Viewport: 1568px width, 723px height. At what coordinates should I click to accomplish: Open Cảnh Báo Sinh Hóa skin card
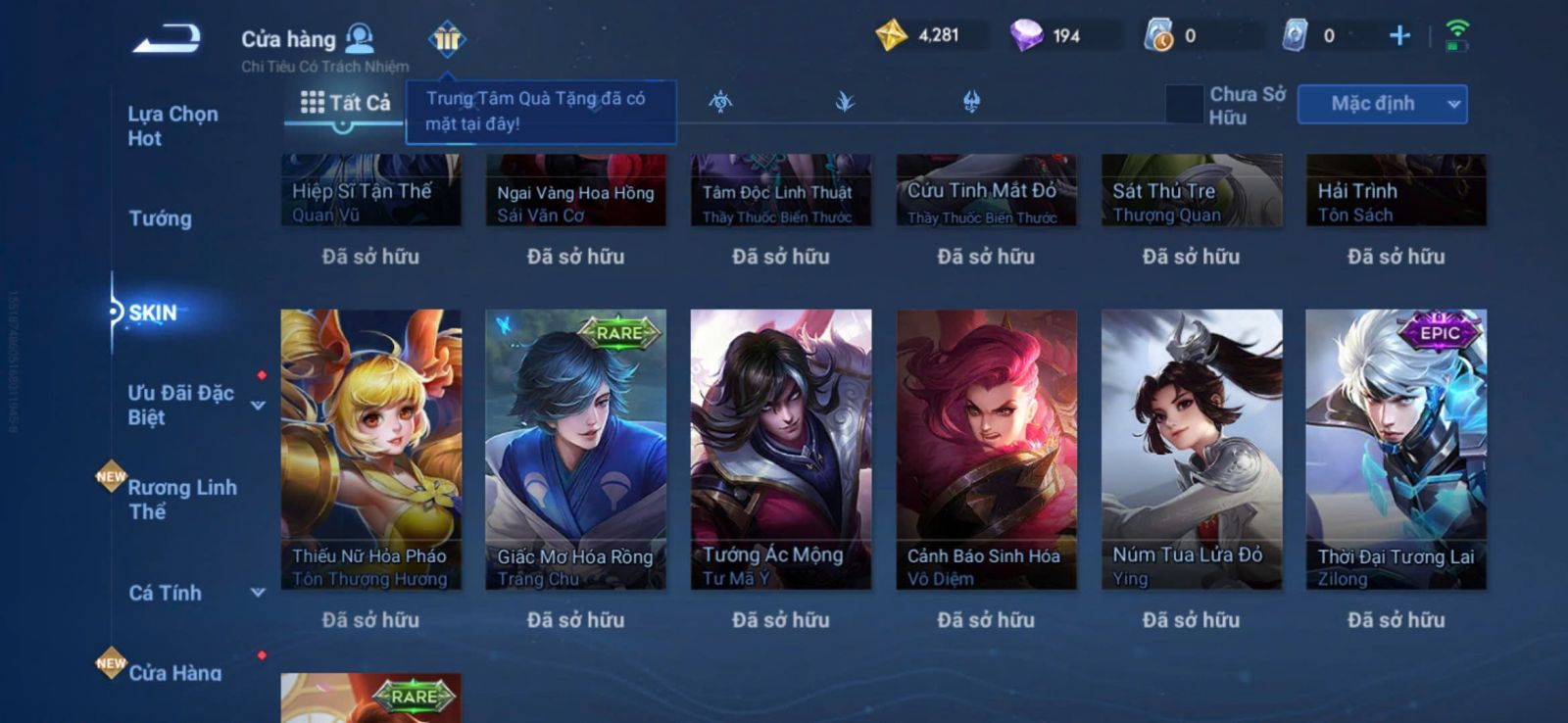pos(986,450)
